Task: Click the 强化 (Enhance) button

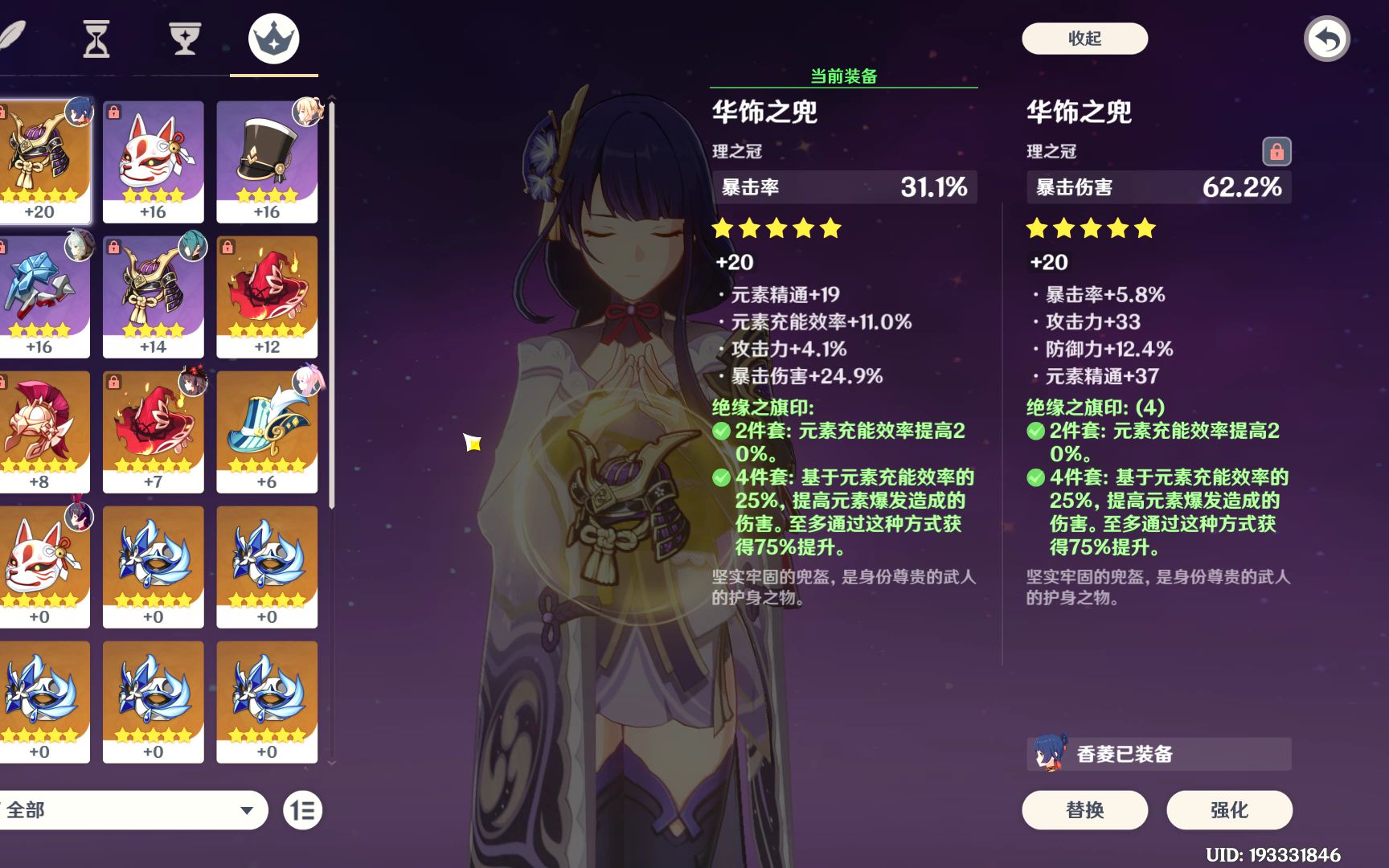Action: 1230,810
